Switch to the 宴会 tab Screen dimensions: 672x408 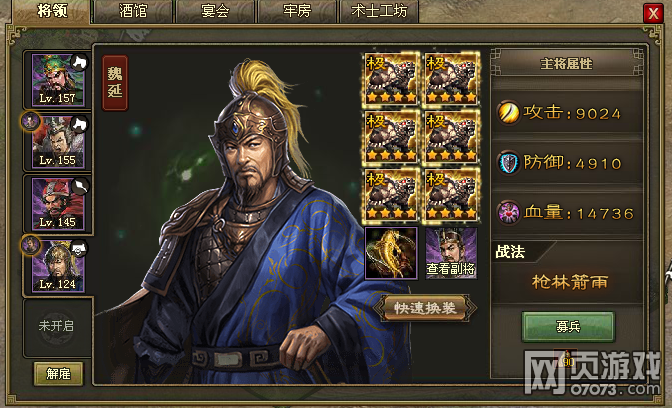215,12
